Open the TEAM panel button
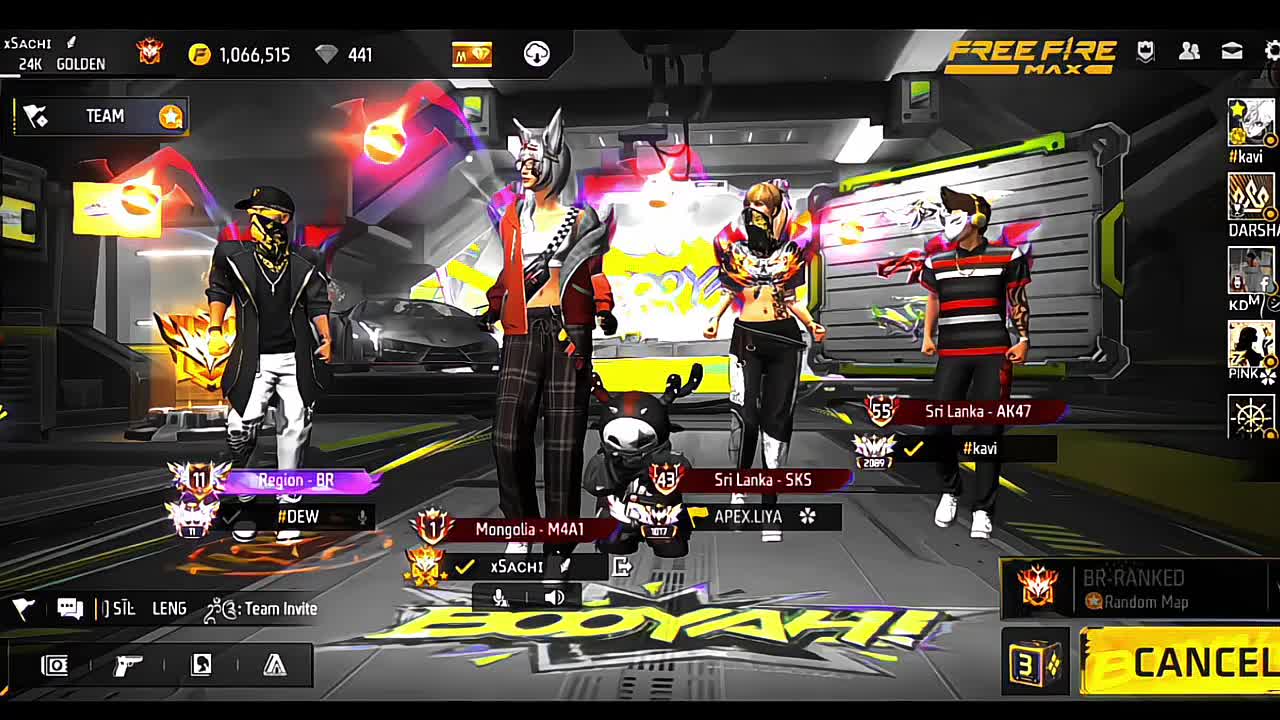 (102, 117)
